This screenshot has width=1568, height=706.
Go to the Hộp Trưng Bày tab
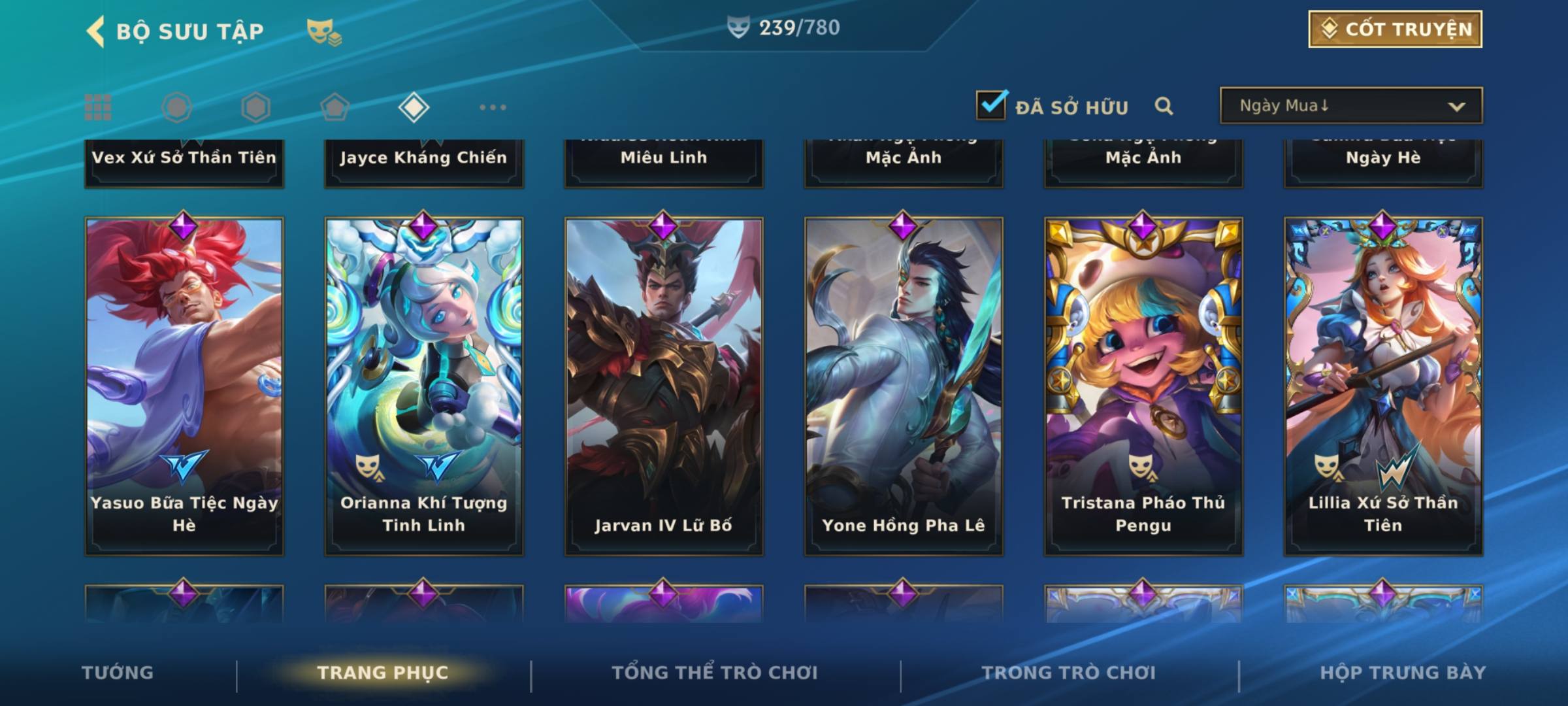click(x=1403, y=673)
